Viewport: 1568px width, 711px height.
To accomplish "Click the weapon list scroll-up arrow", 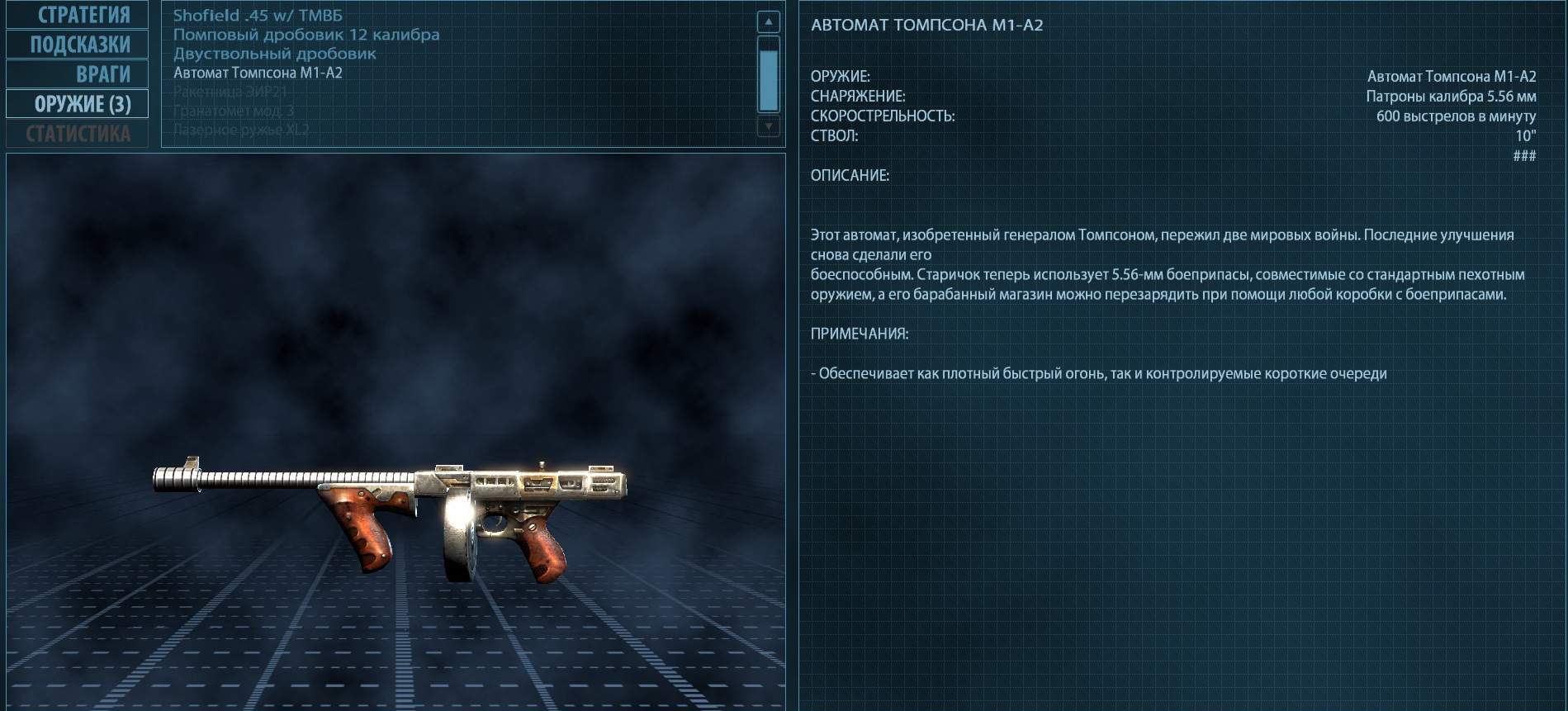I will click(769, 22).
